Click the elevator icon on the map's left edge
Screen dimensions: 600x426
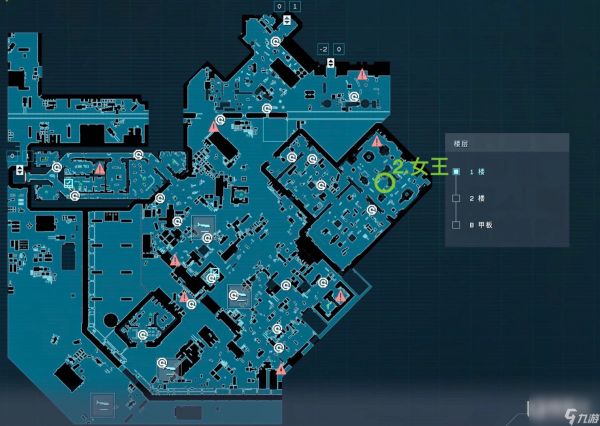[x=21, y=171]
